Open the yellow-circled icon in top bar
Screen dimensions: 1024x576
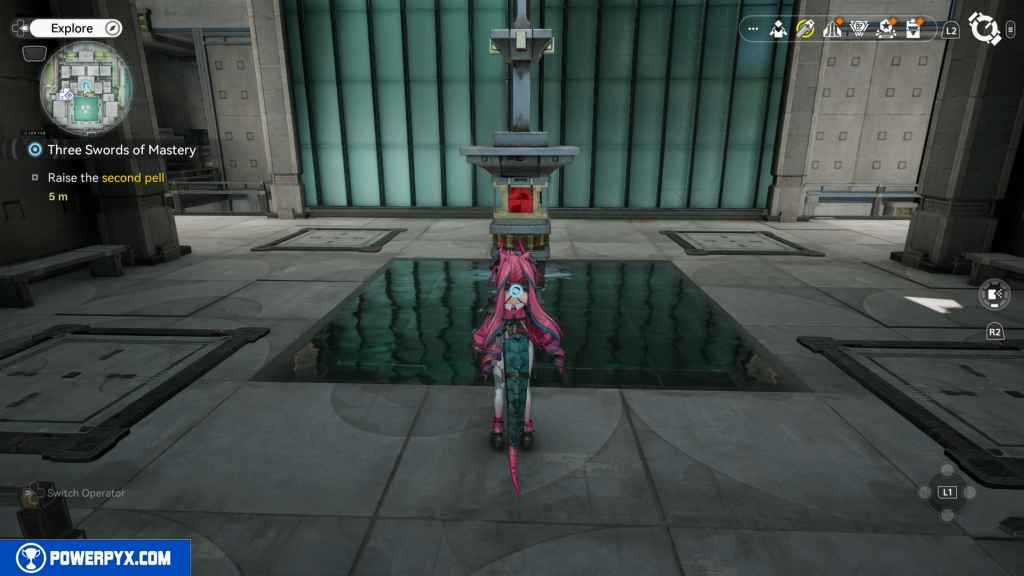pos(805,30)
